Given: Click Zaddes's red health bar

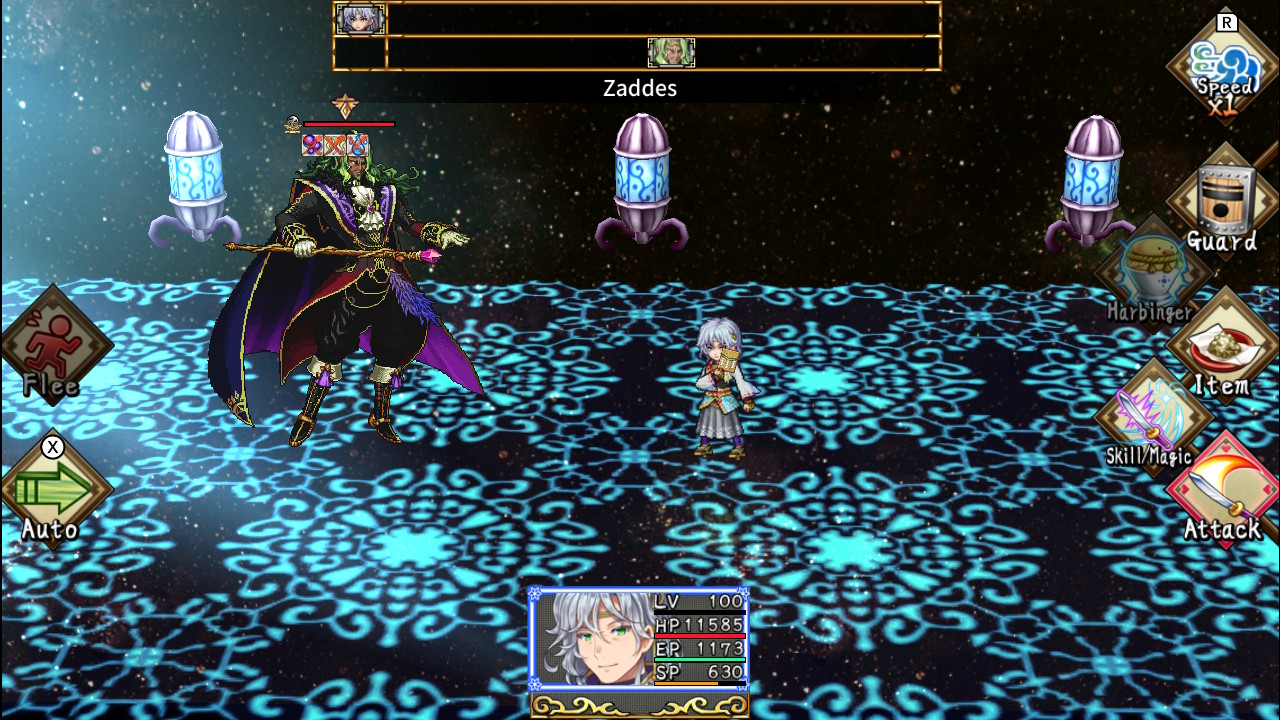Looking at the screenshot, I should point(349,124).
